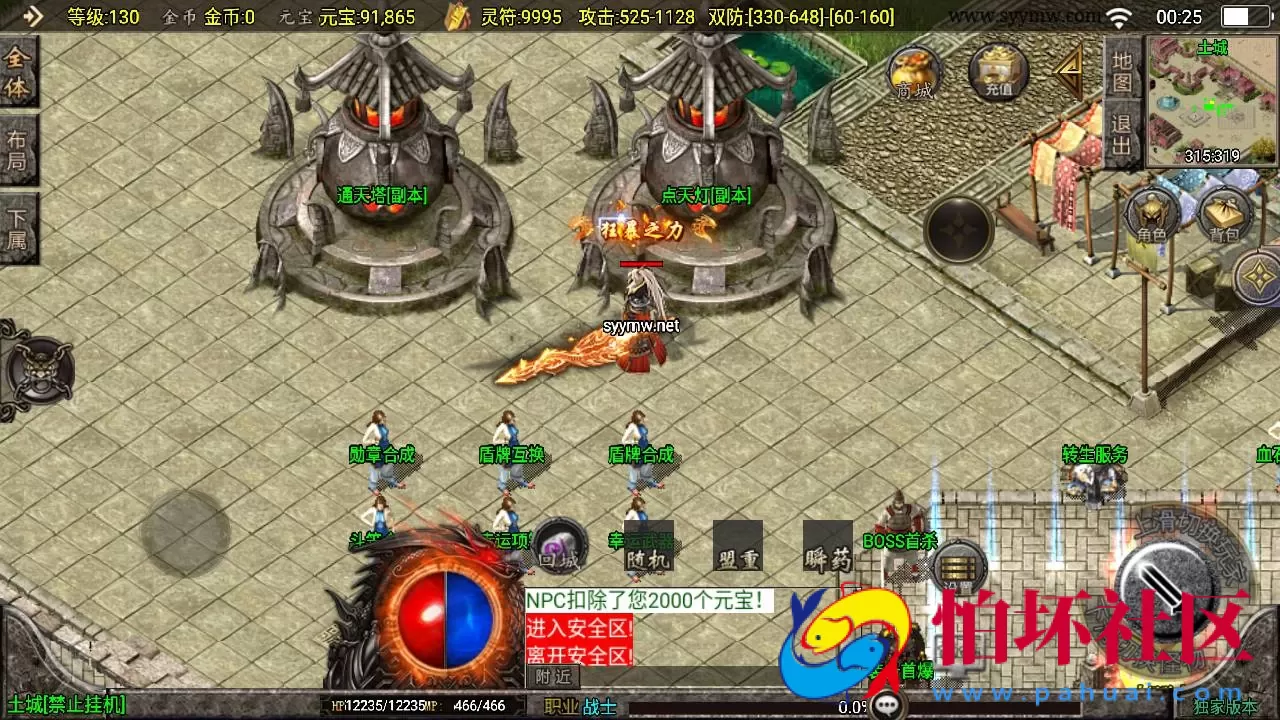Open the 商城 shop icon
The height and width of the screenshot is (720, 1280).
tap(913, 73)
